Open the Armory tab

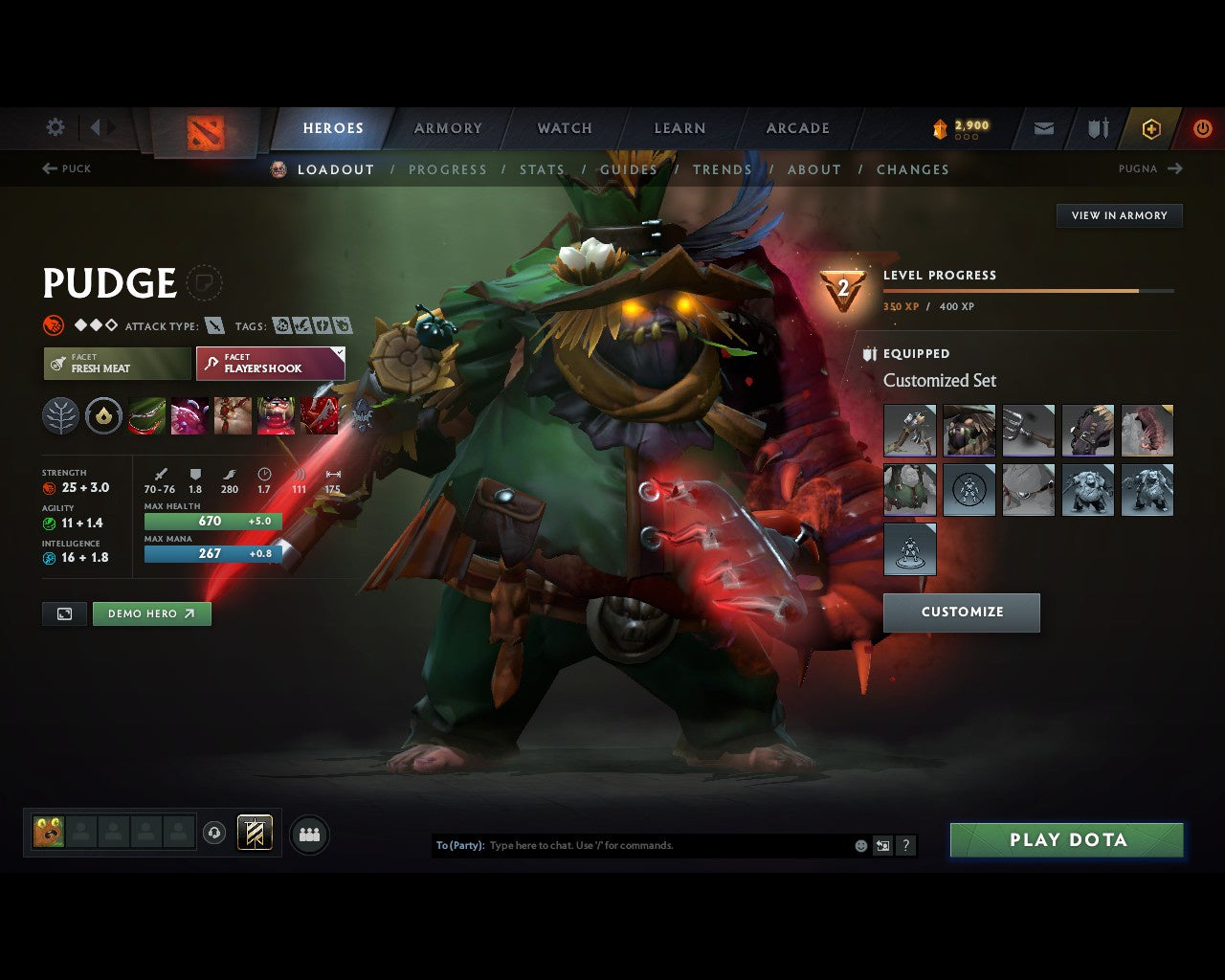pos(448,128)
